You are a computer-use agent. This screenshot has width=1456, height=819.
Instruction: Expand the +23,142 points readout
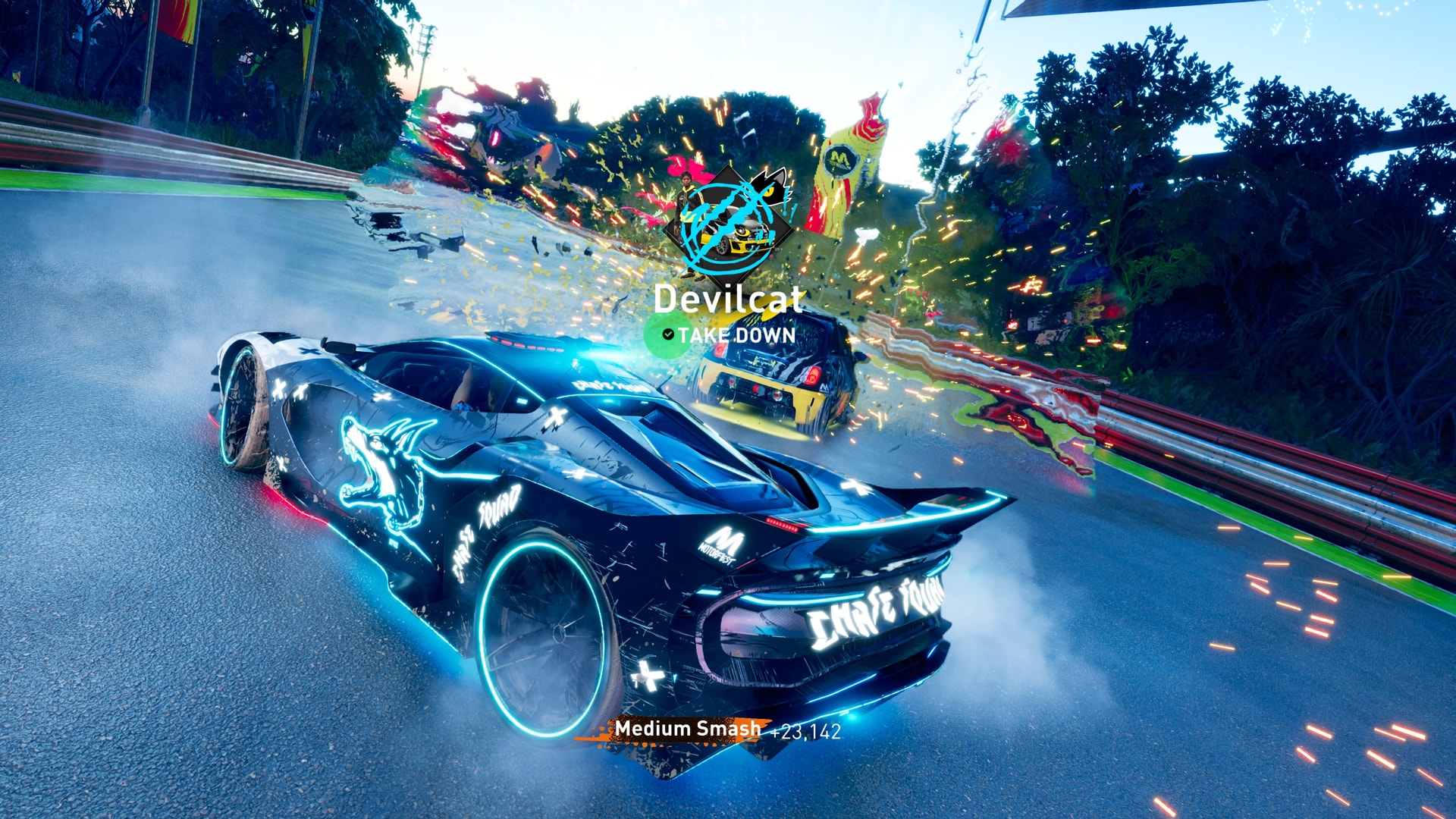[x=806, y=730]
